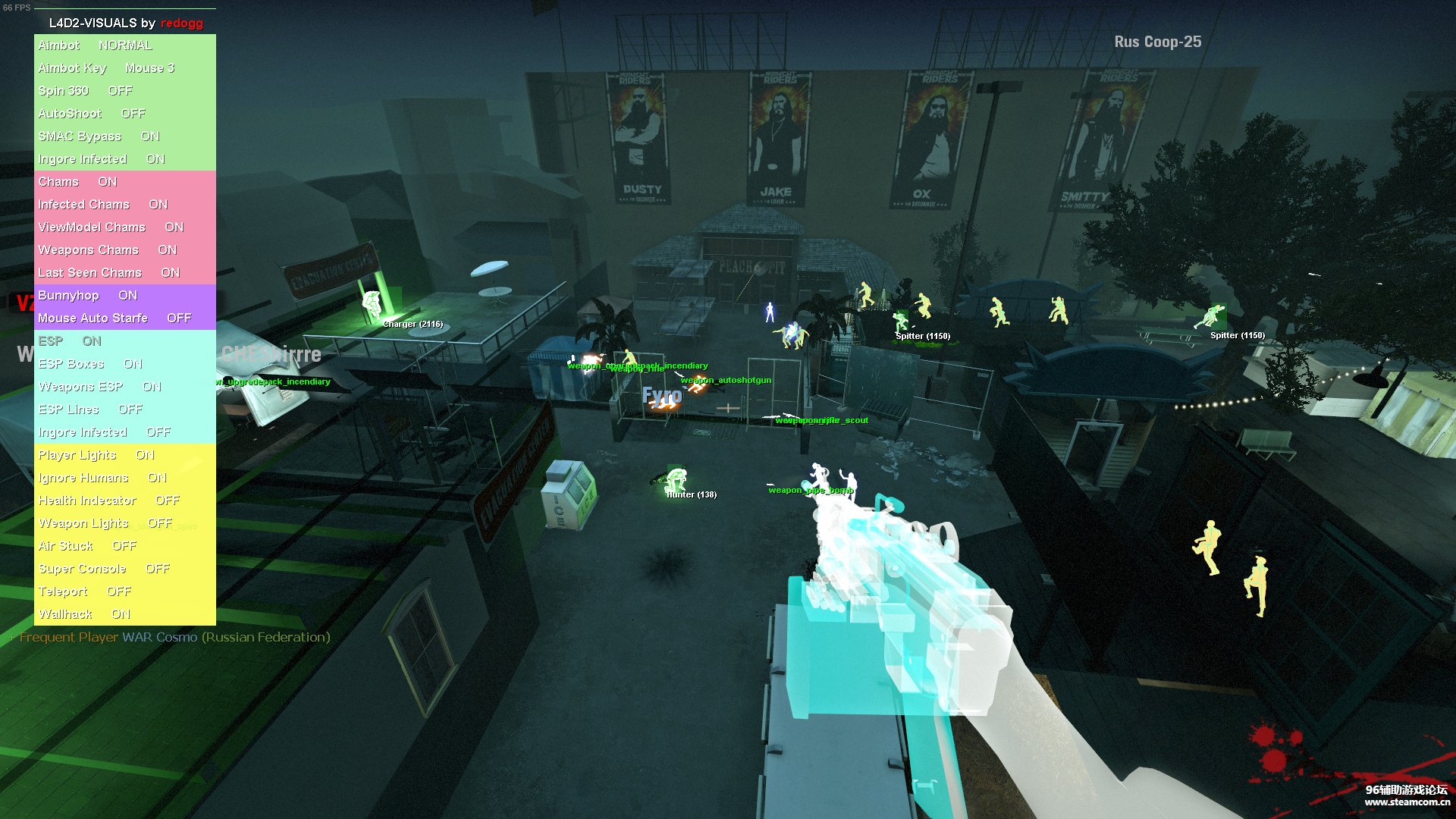The image size is (1456, 819).
Task: Toggle the Wallhack entry
Action: coord(84,614)
